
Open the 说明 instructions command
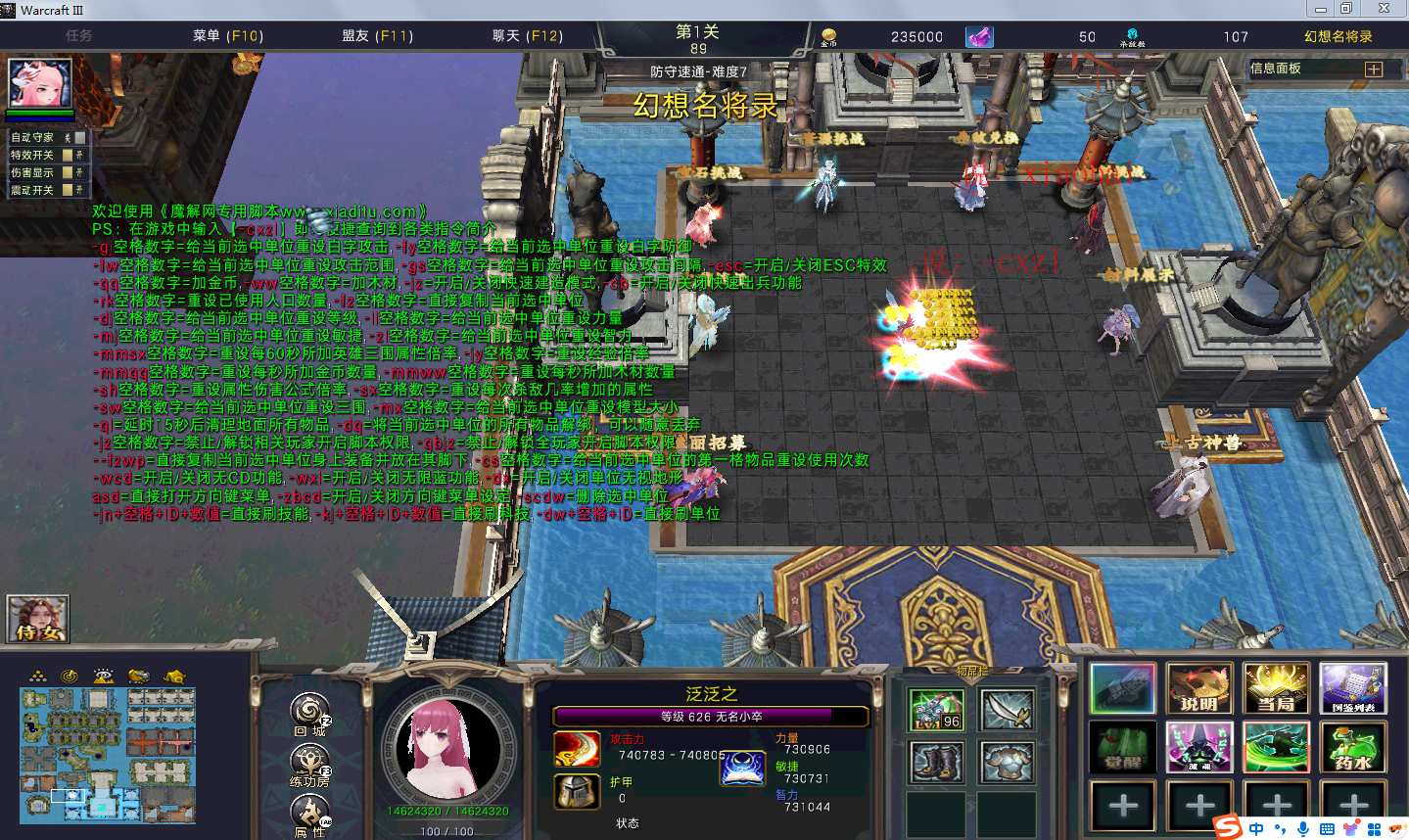(1199, 688)
